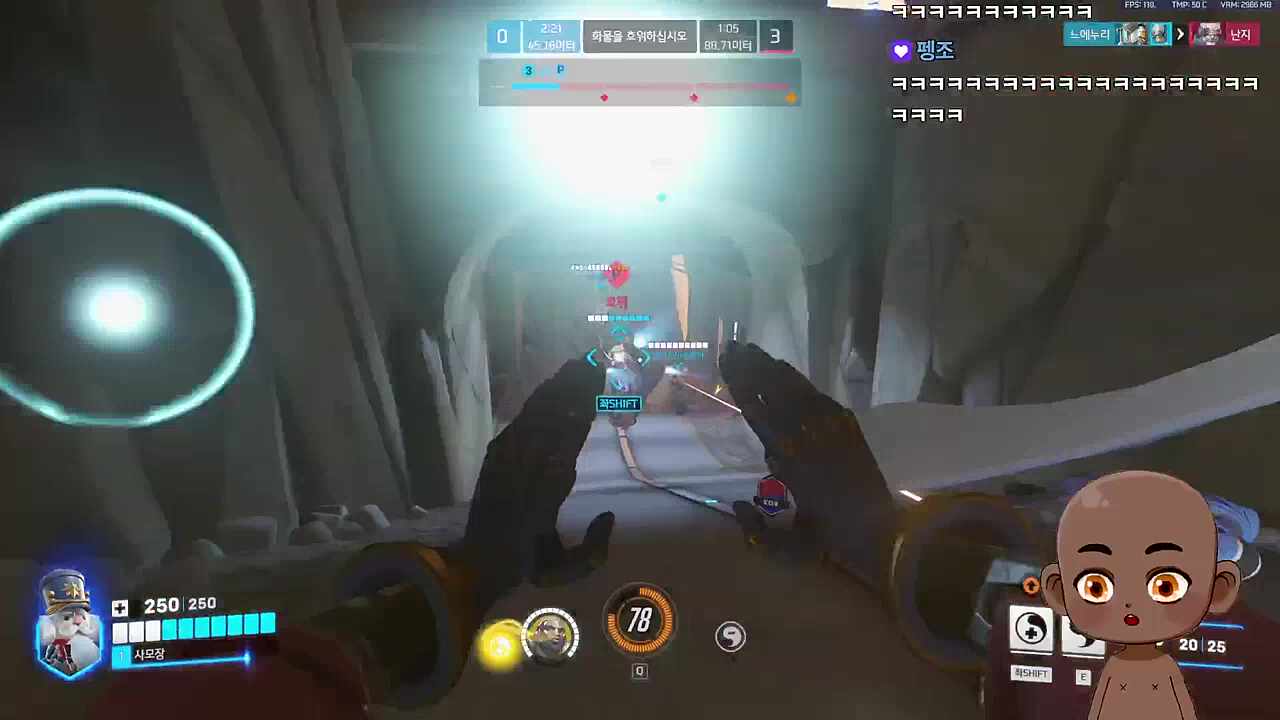Select the yin-yang healing ability icon above 좌SHIFT

pyautogui.click(x=1031, y=628)
